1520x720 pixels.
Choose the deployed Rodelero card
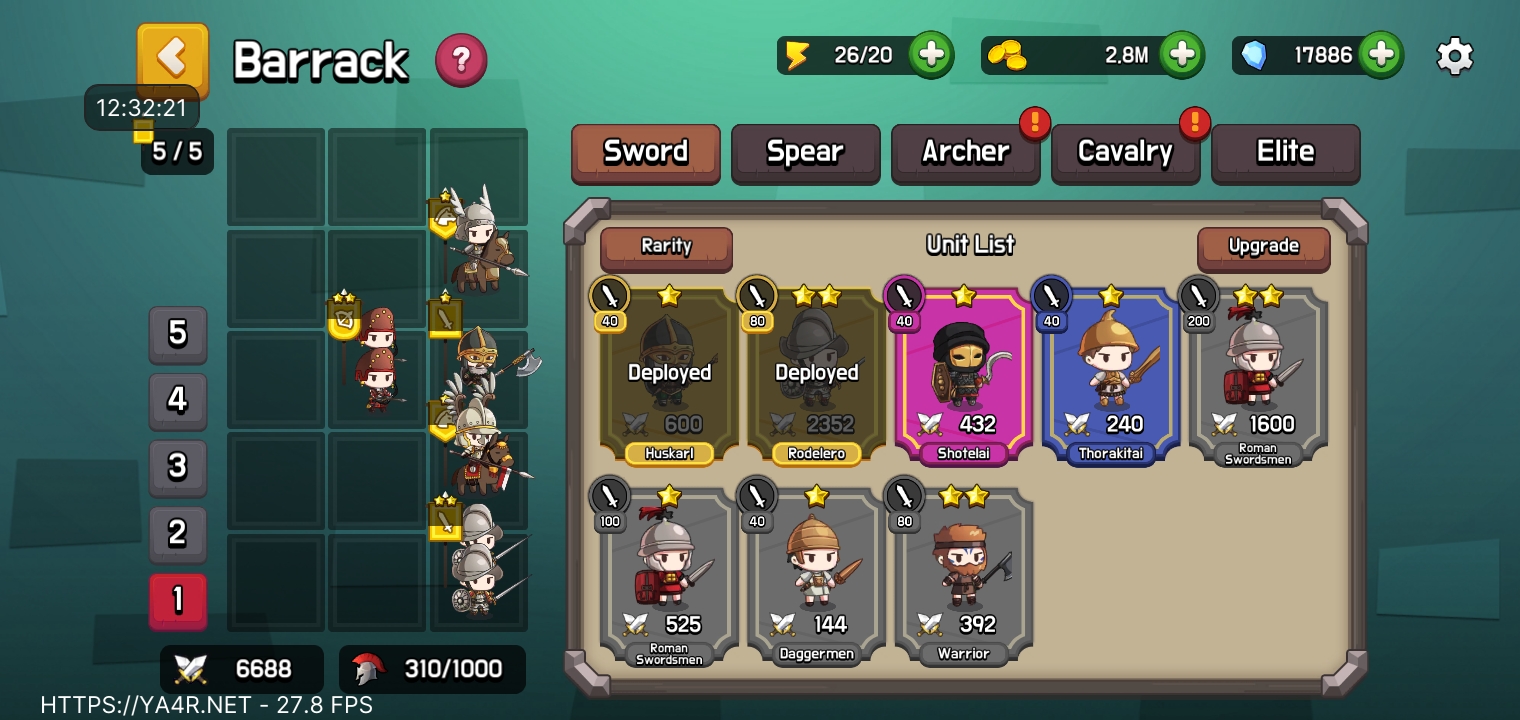coord(815,375)
